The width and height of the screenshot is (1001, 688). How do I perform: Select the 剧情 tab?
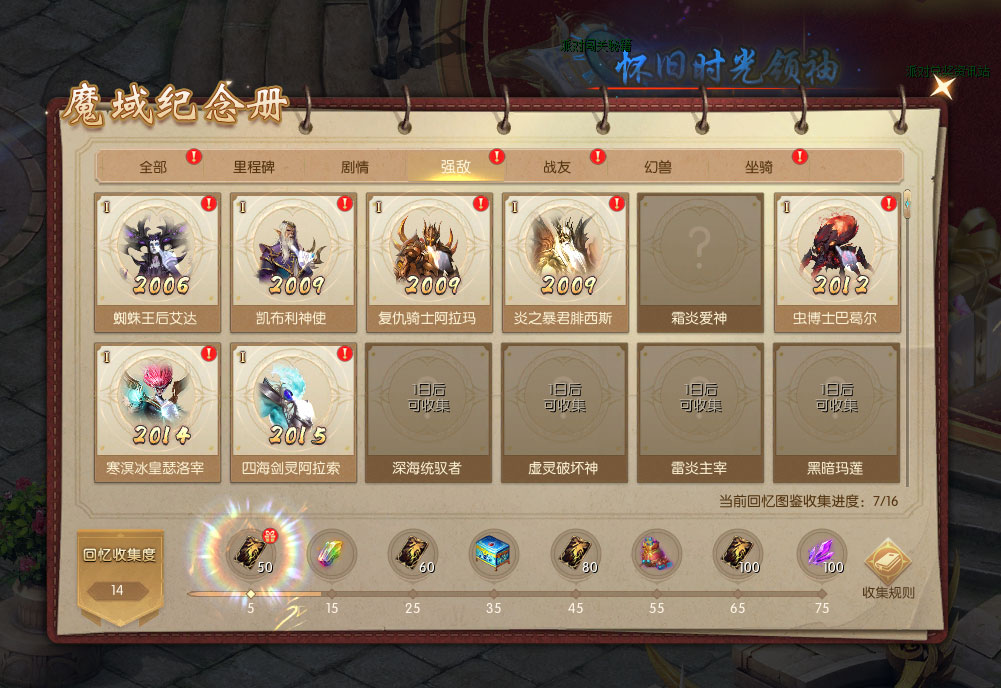point(355,167)
